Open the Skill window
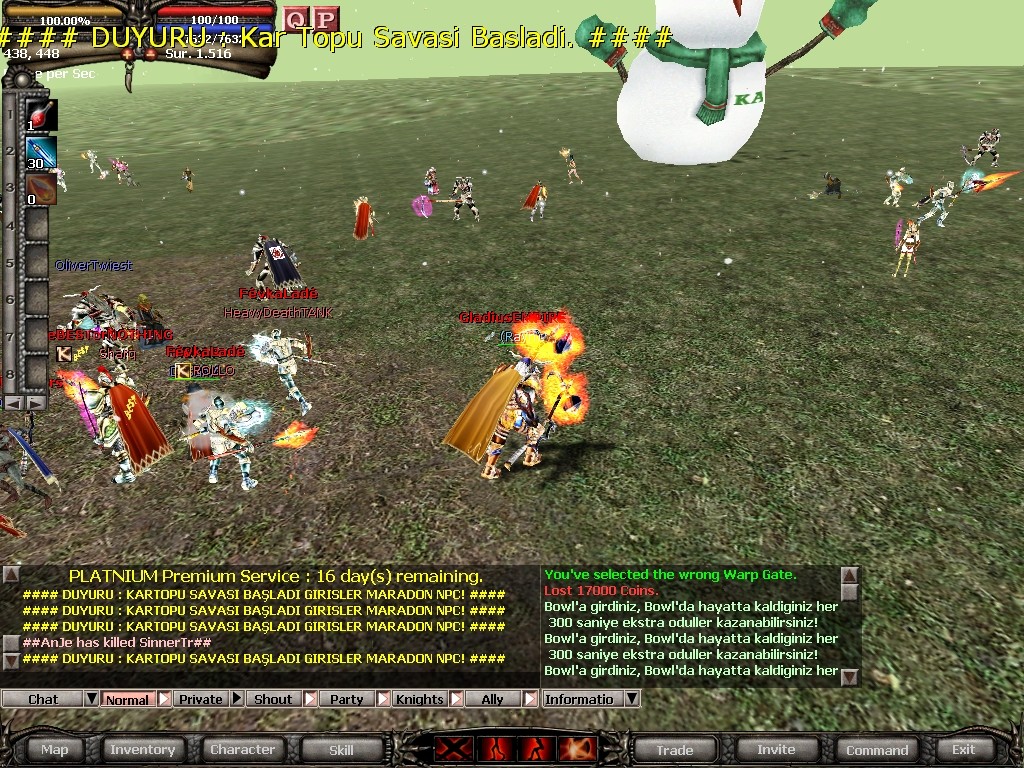This screenshot has height=768, width=1024. click(x=341, y=749)
